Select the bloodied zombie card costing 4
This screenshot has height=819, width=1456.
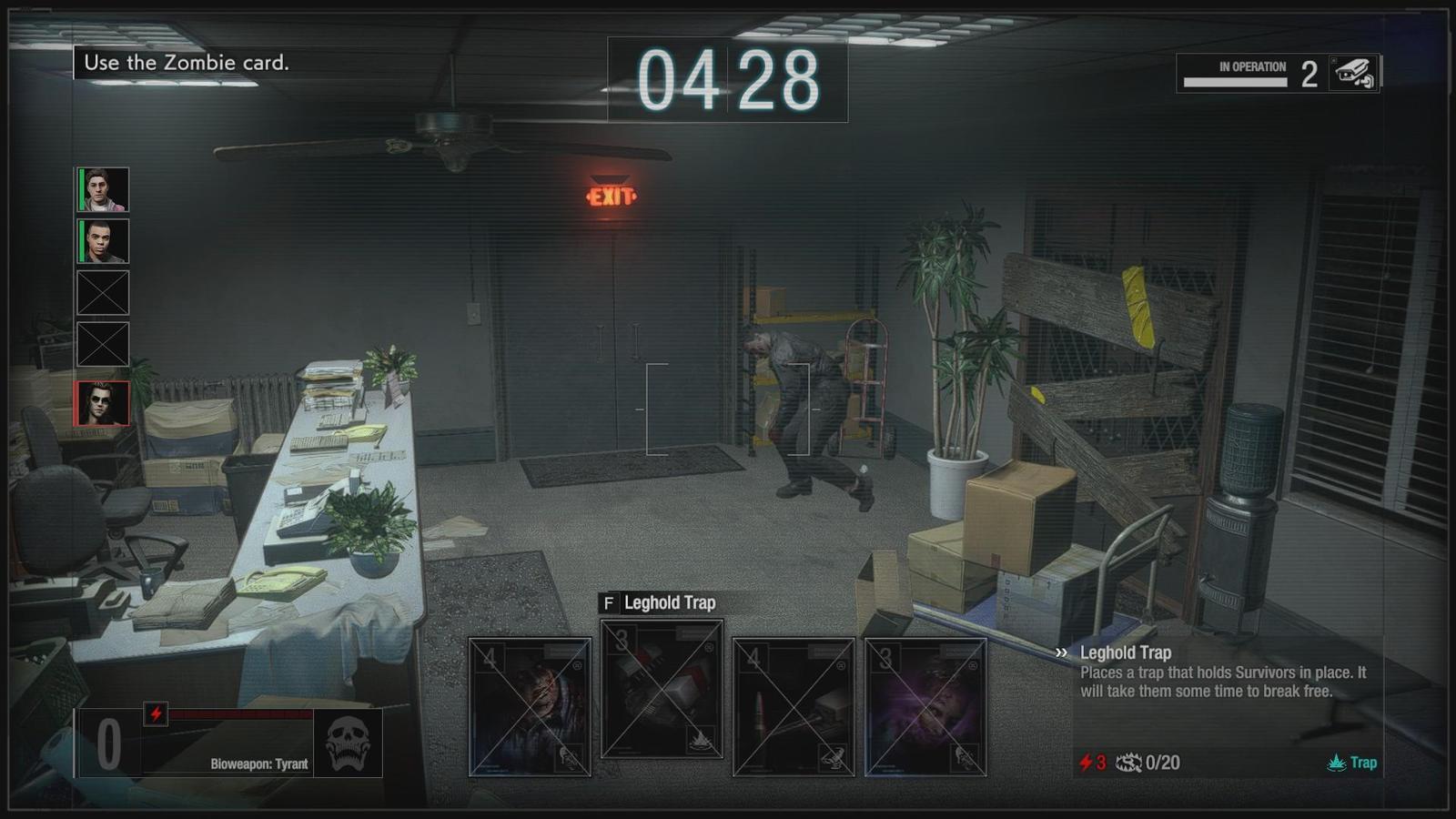point(530,707)
